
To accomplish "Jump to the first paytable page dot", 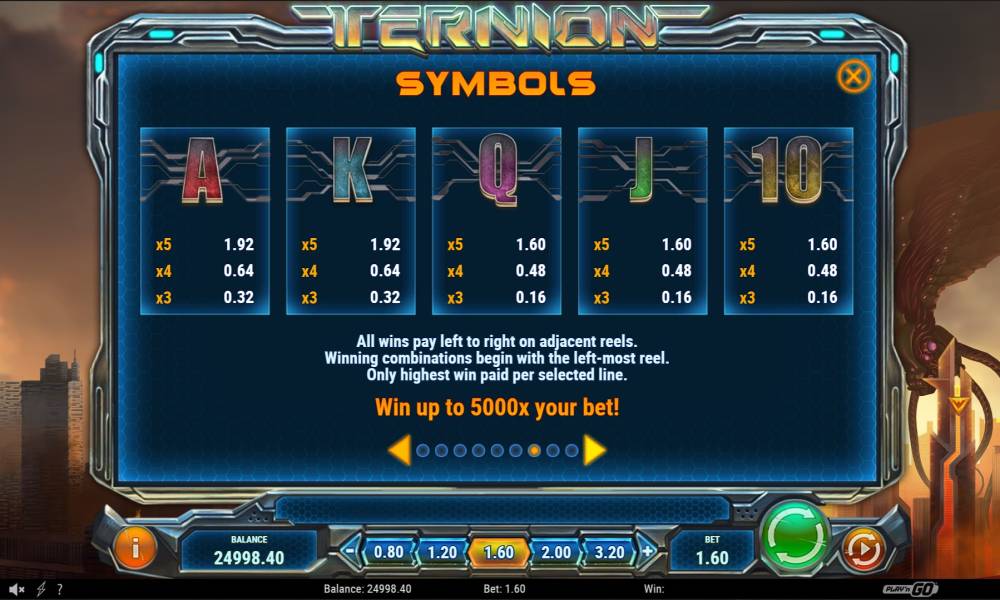I will (423, 451).
